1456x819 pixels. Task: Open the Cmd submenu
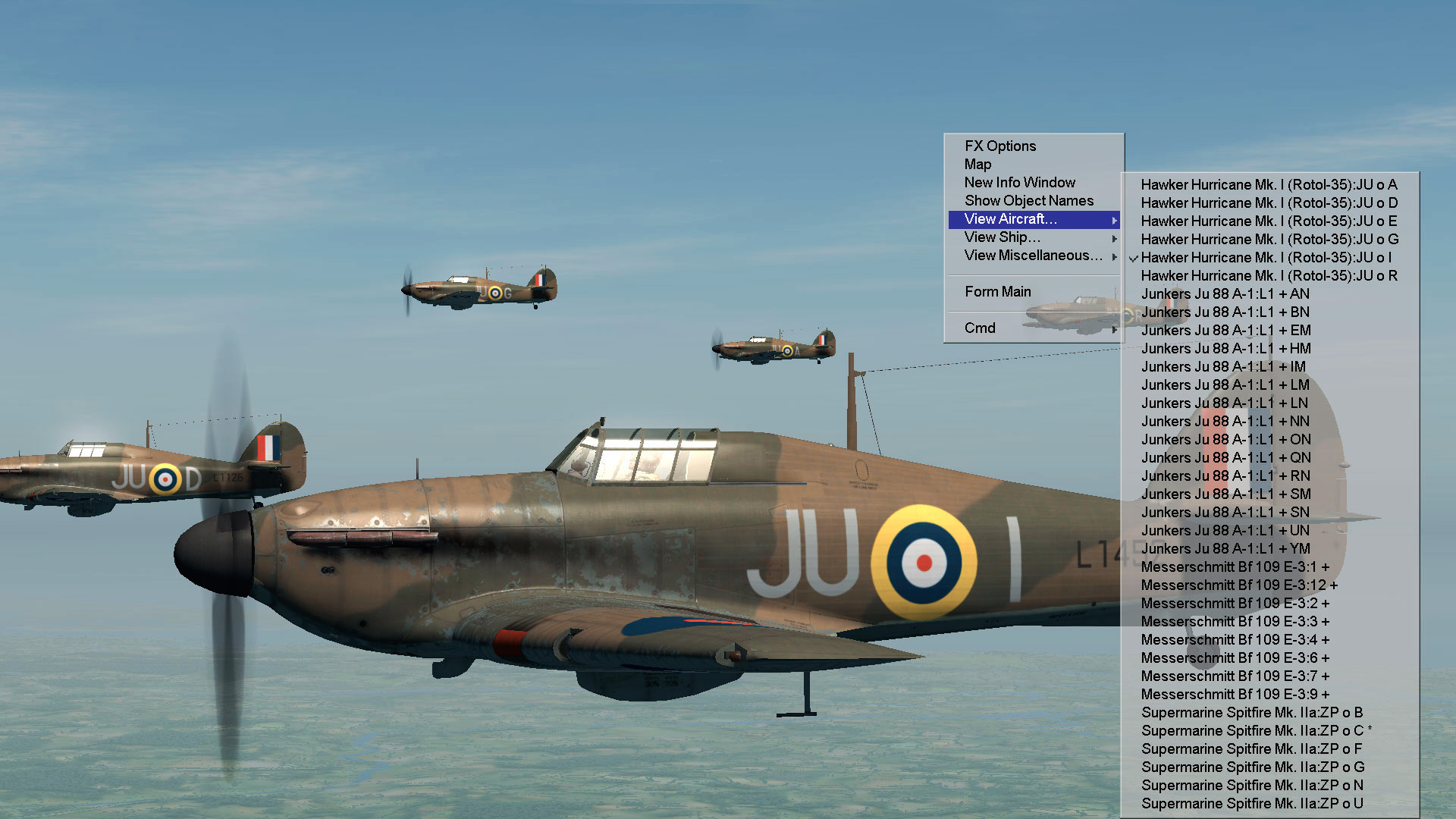click(x=980, y=328)
